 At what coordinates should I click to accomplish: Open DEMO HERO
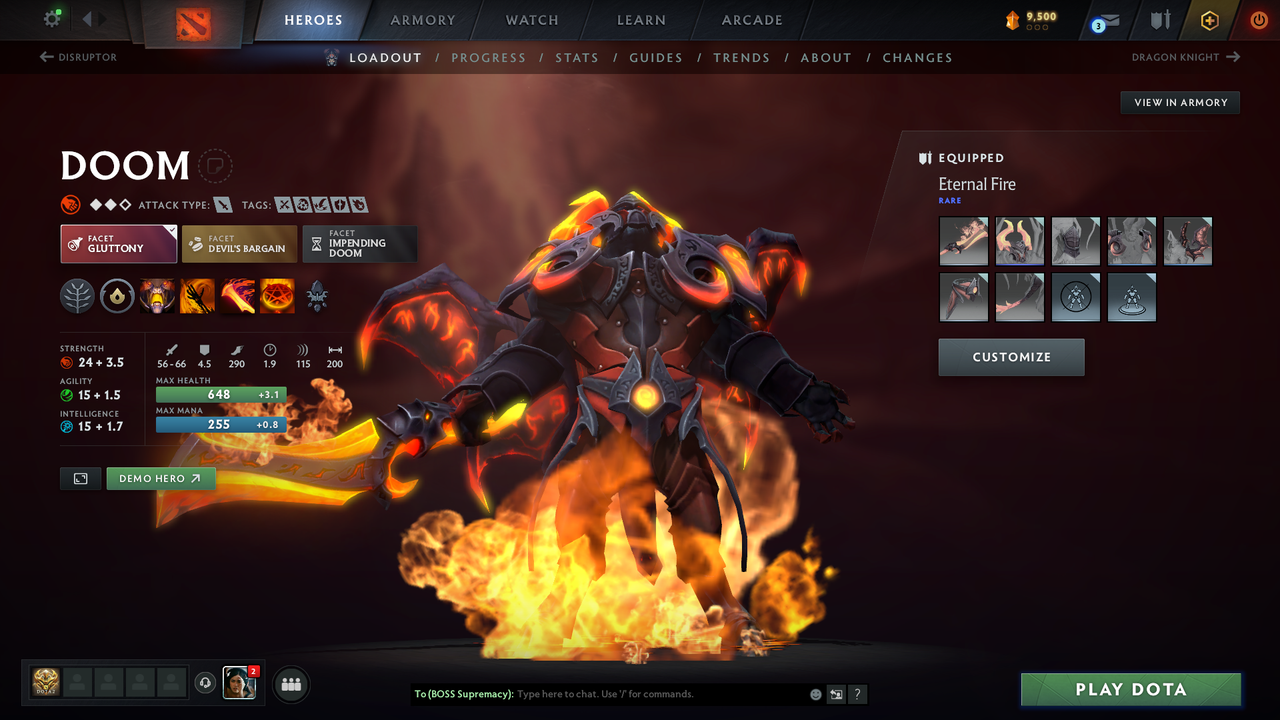pos(161,478)
